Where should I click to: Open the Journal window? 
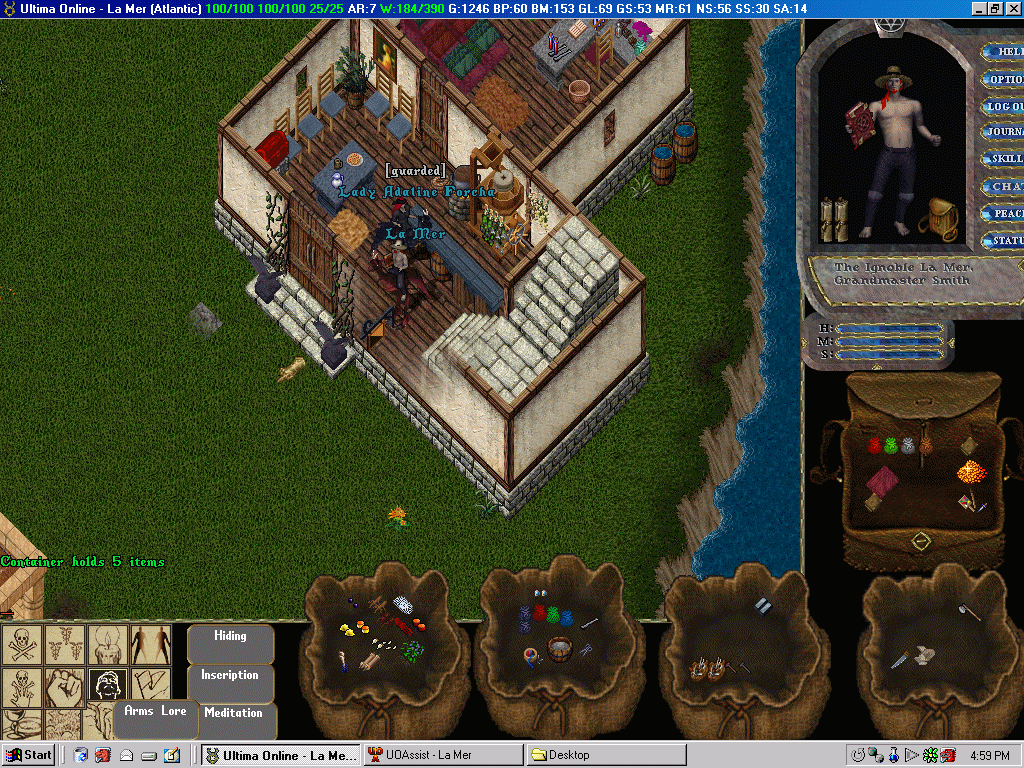tap(1004, 132)
